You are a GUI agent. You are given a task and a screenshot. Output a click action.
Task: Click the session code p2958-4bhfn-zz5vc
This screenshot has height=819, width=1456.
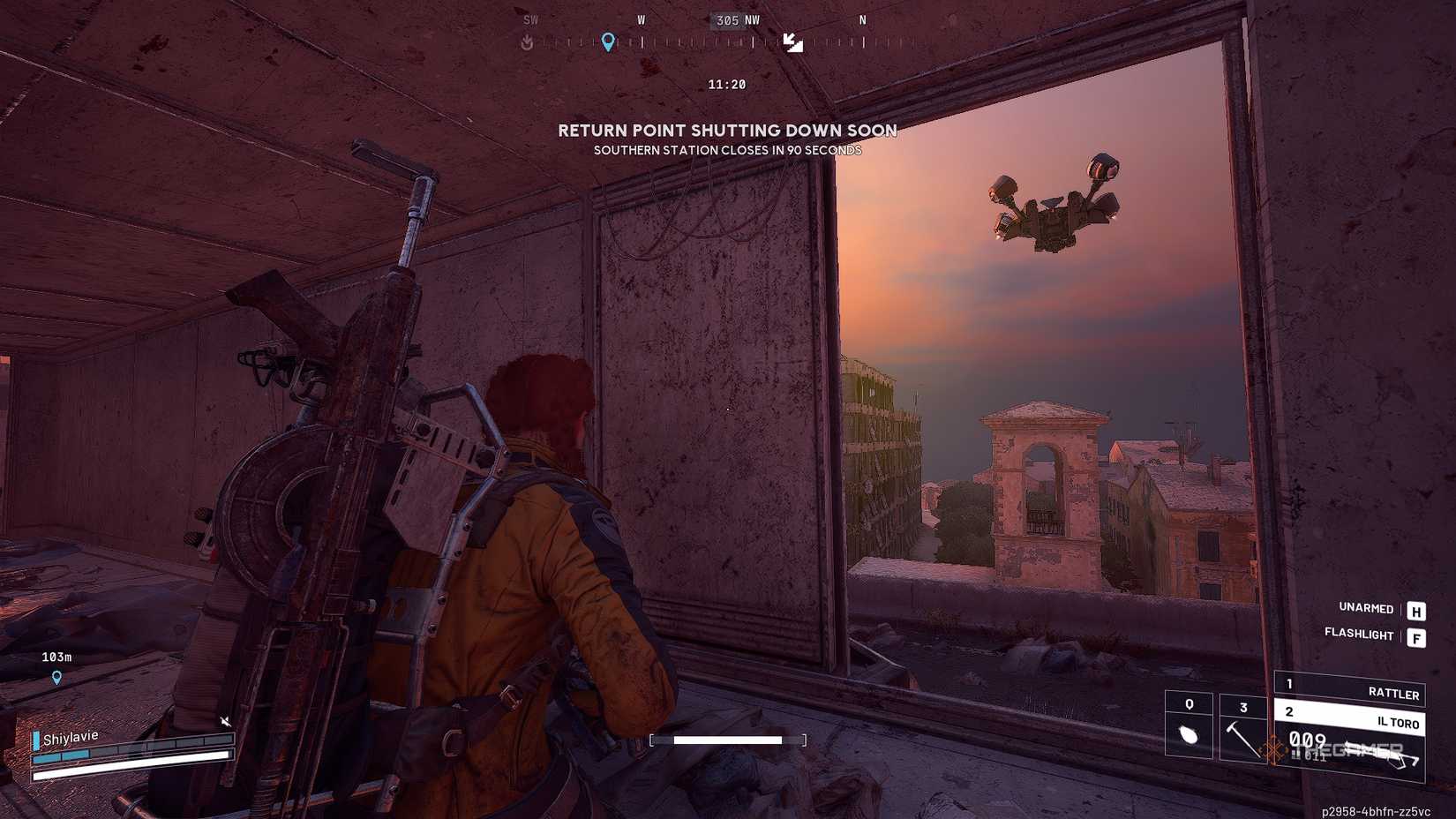click(1375, 811)
